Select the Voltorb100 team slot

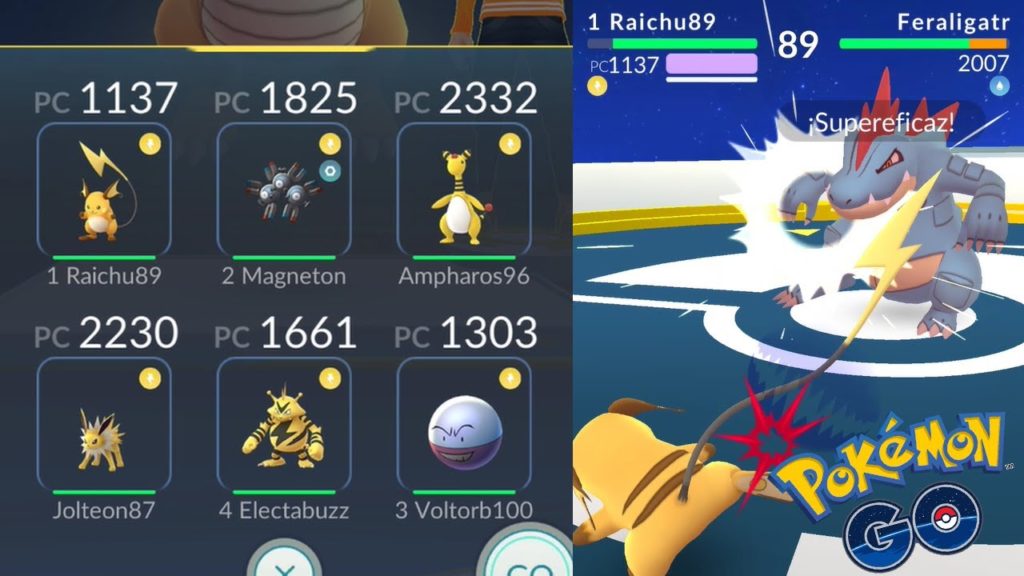(x=463, y=424)
